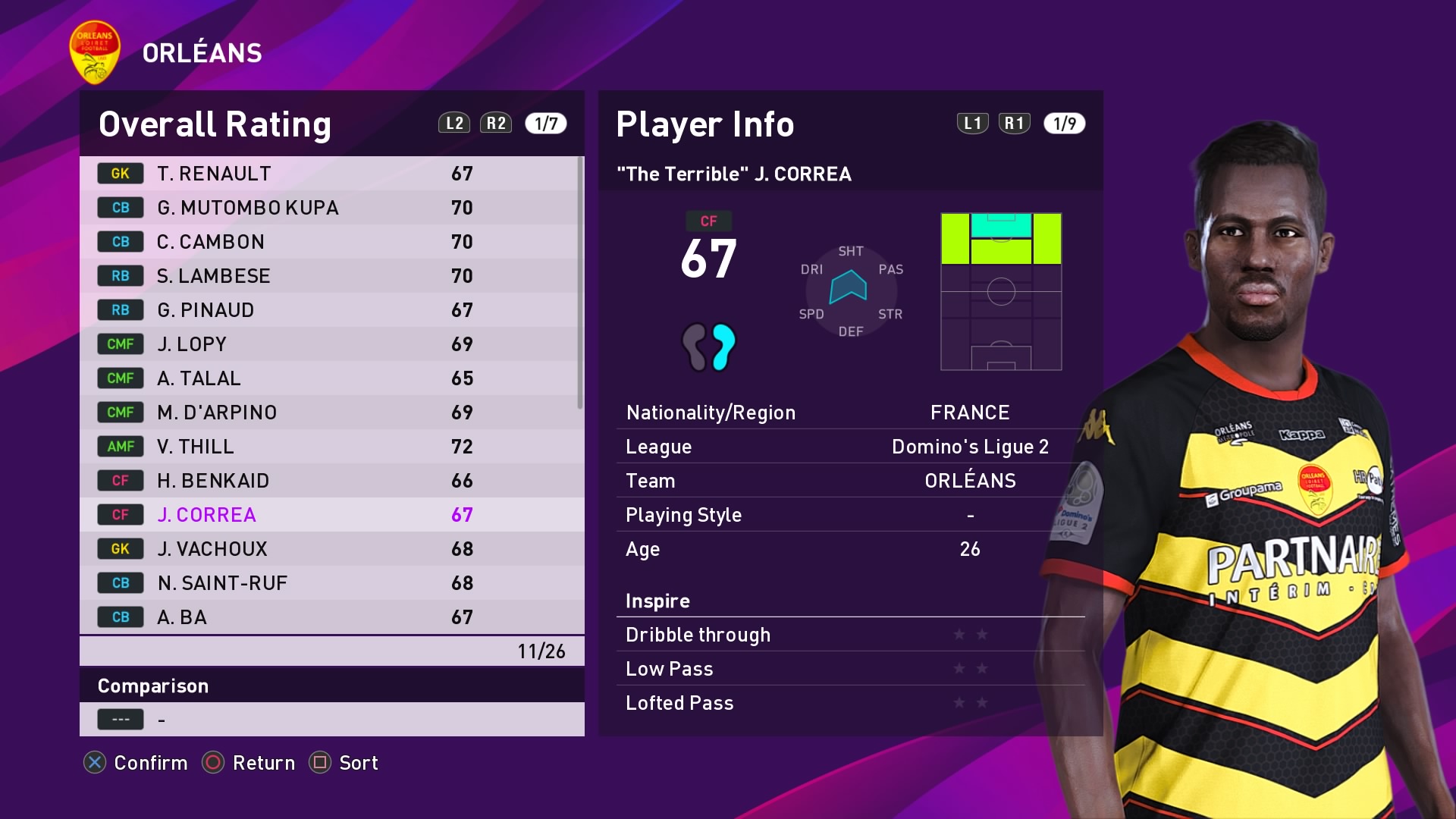Image resolution: width=1456 pixels, height=819 pixels.
Task: Pick M. D'Arpino from the list
Action: point(331,413)
